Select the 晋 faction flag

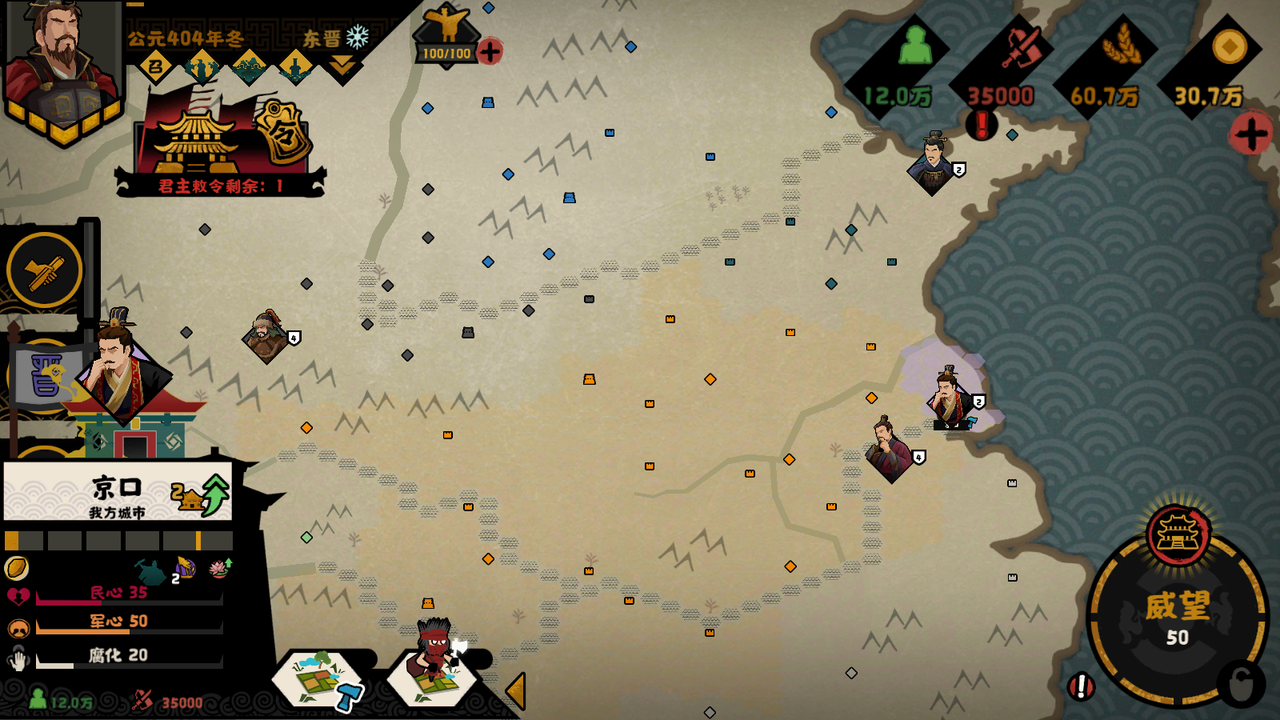point(45,378)
